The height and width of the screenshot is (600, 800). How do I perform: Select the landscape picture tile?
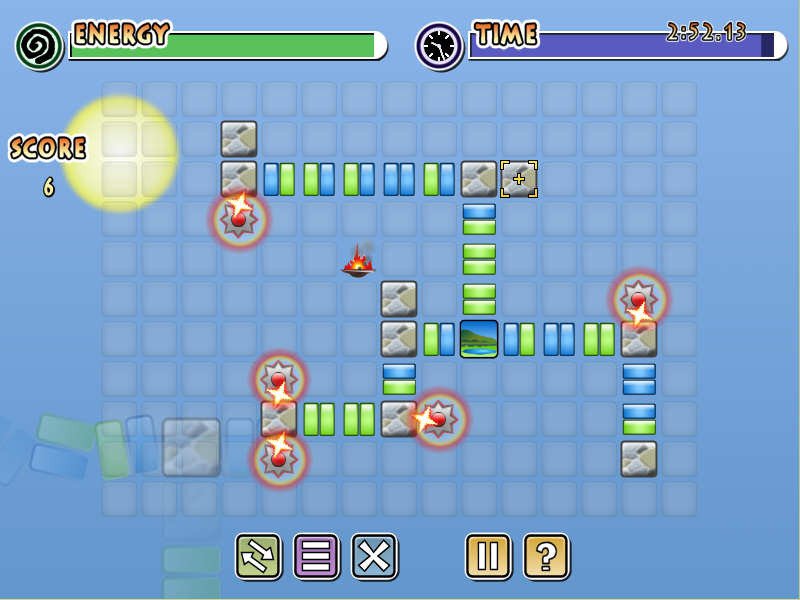[x=479, y=339]
